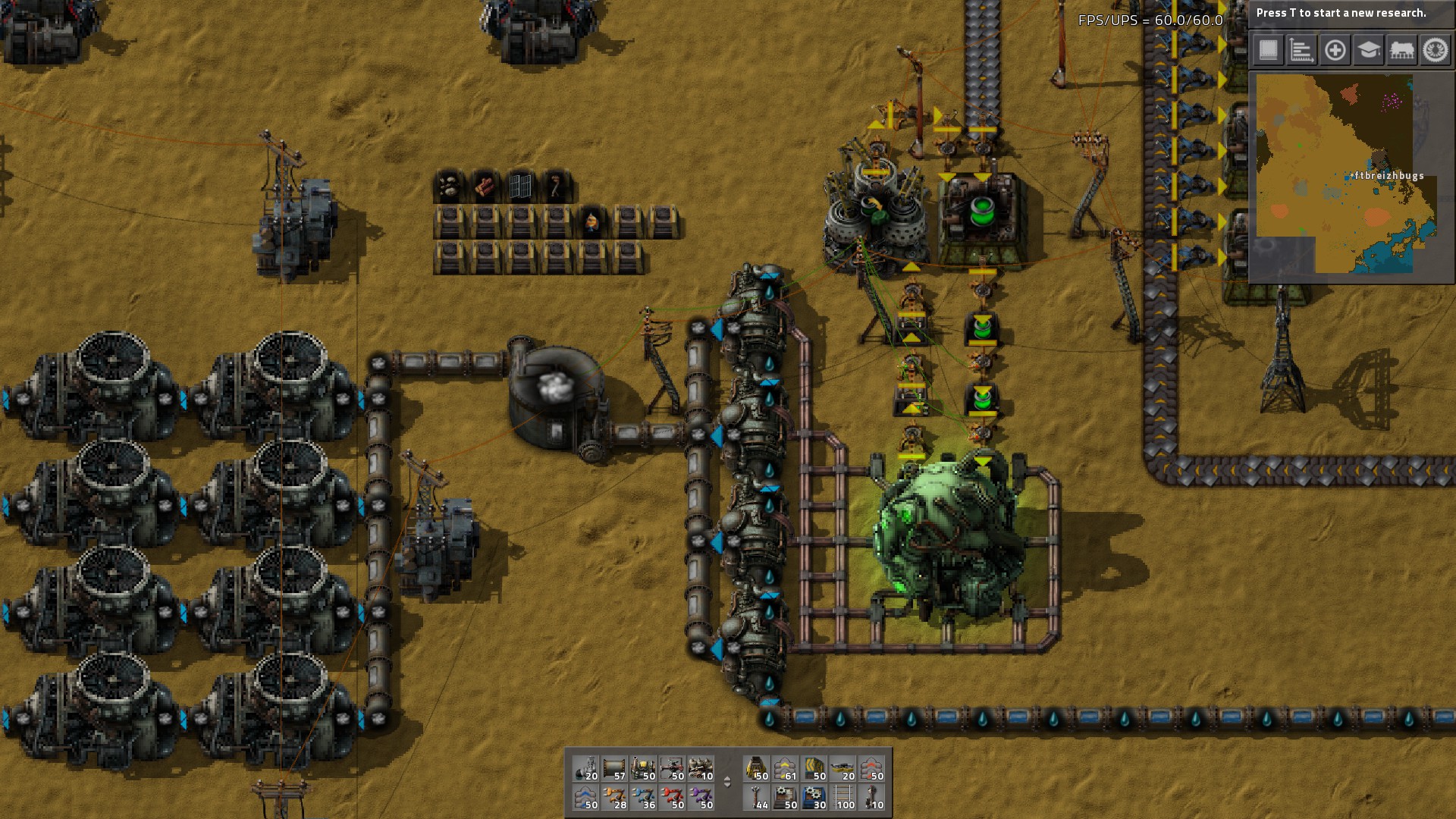Pick the red long-handed inserter slot
This screenshot has width=1456, height=819.
coord(673,797)
